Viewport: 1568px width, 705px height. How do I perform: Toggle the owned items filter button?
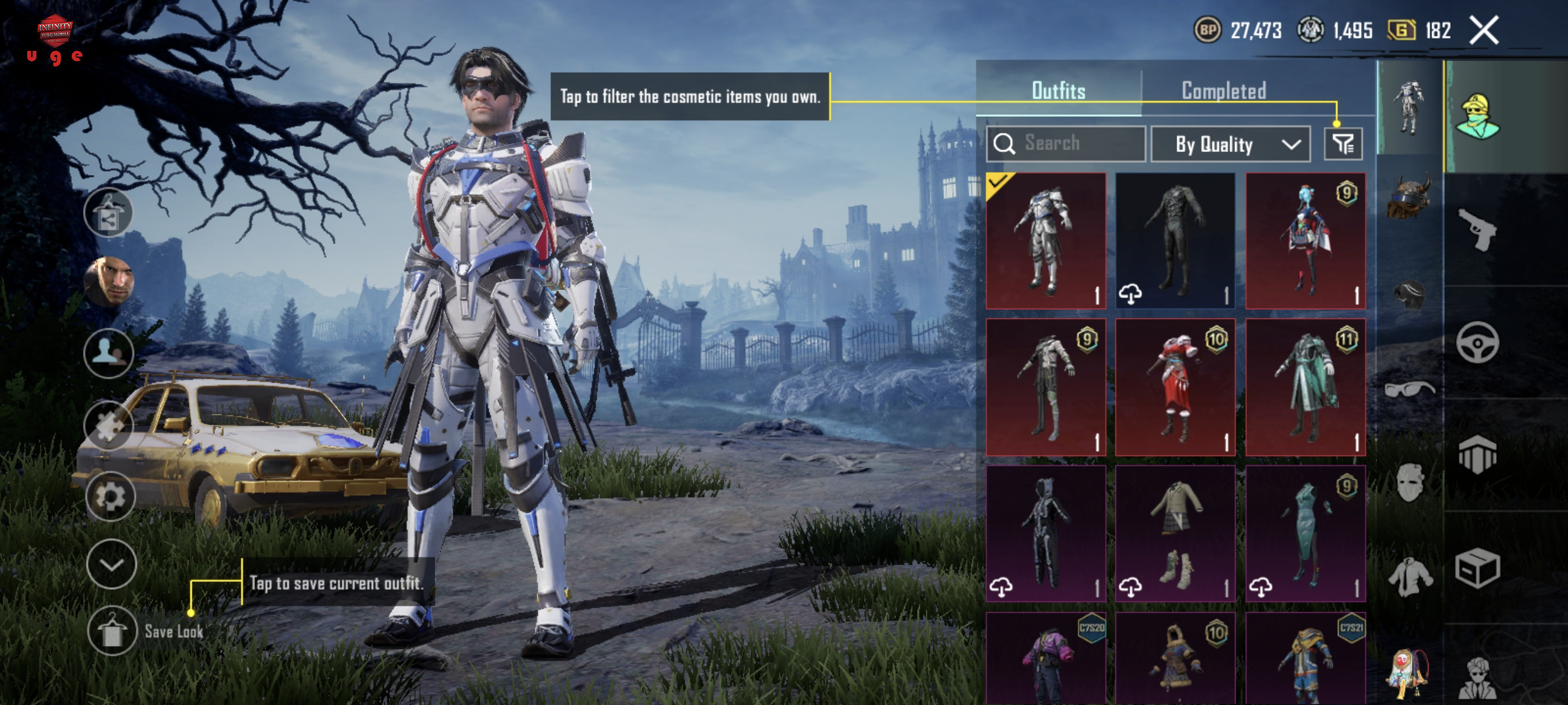click(1343, 144)
